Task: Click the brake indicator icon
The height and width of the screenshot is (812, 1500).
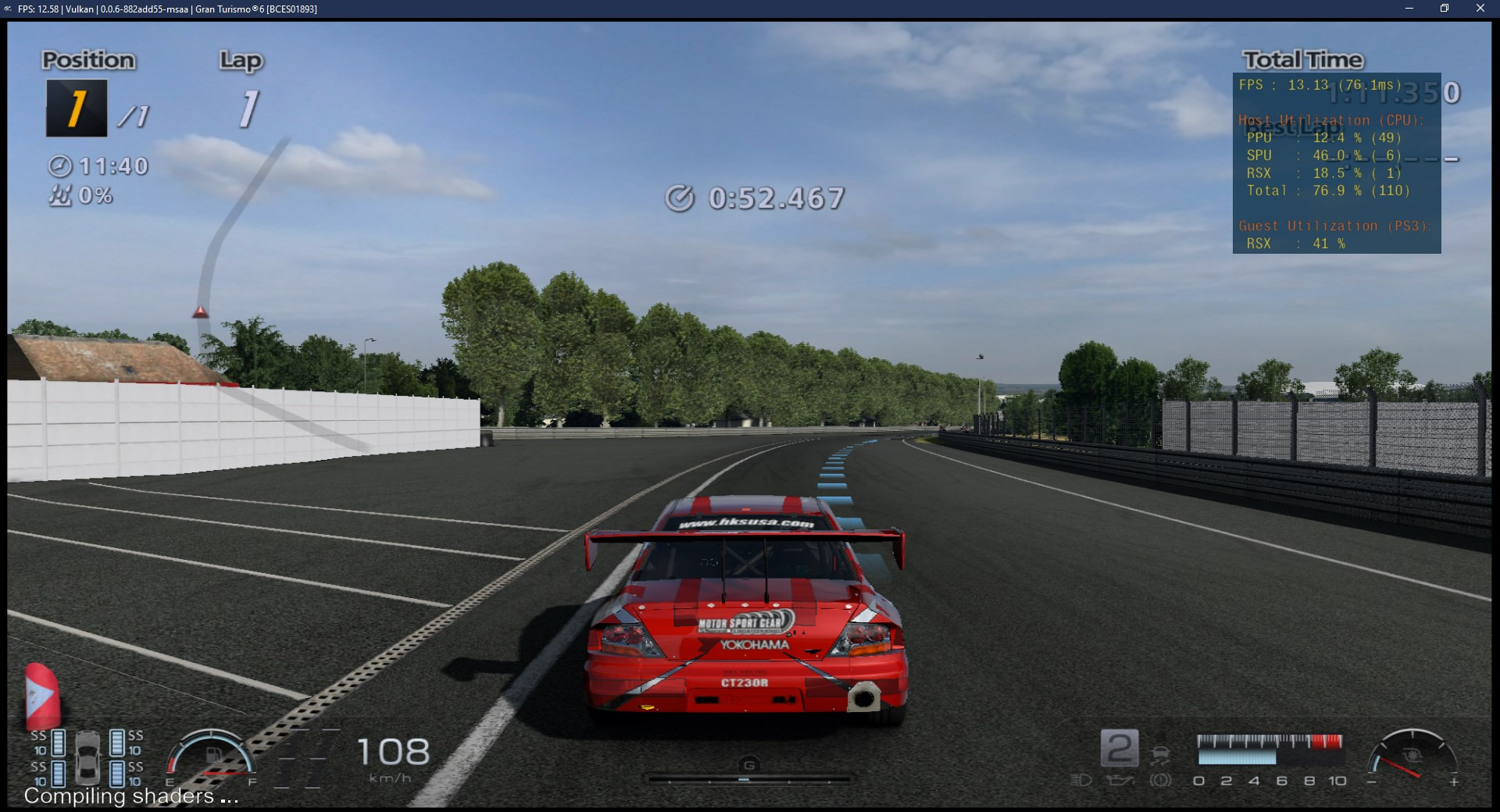Action: (1160, 780)
